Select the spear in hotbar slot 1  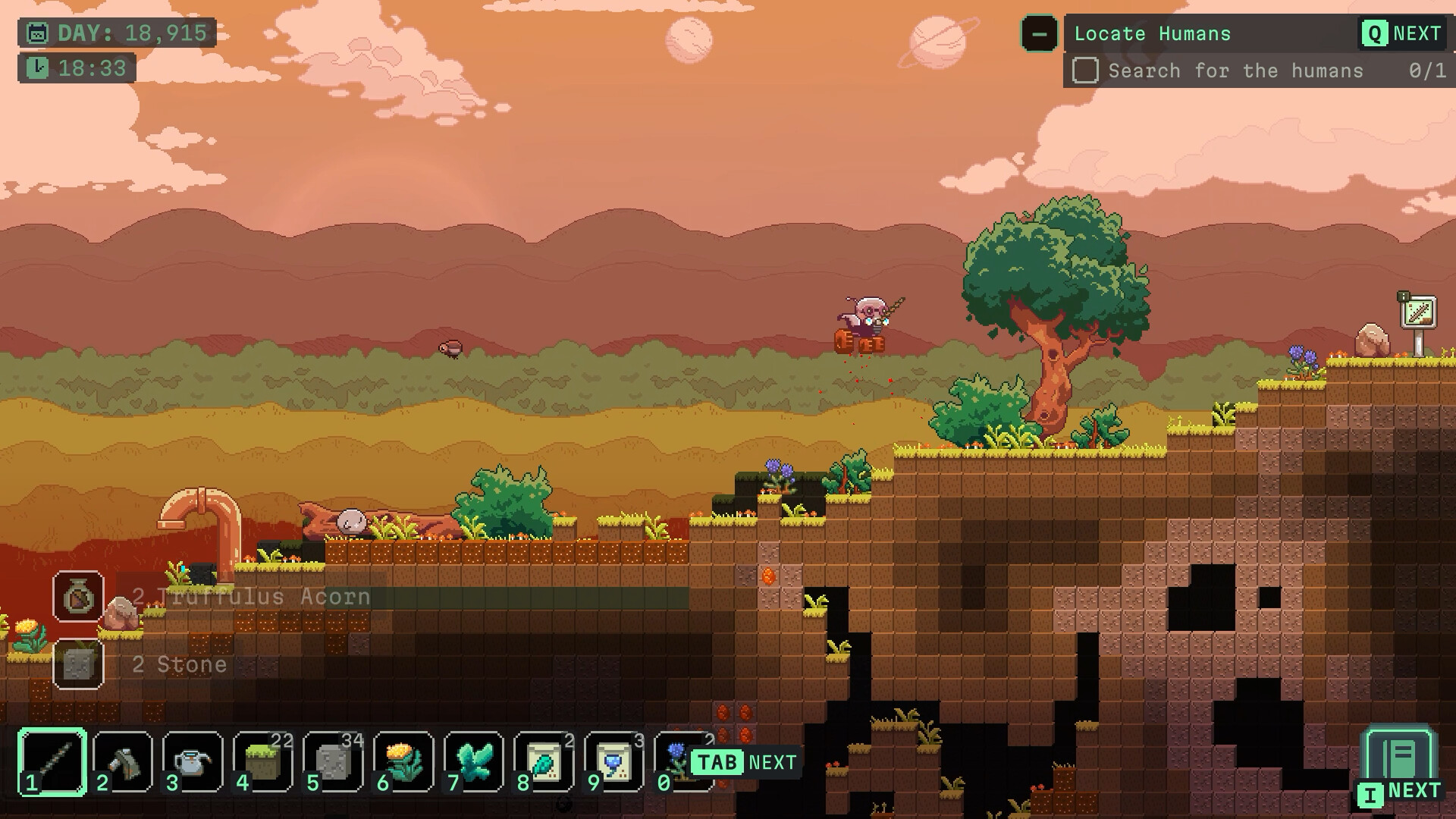click(x=53, y=761)
